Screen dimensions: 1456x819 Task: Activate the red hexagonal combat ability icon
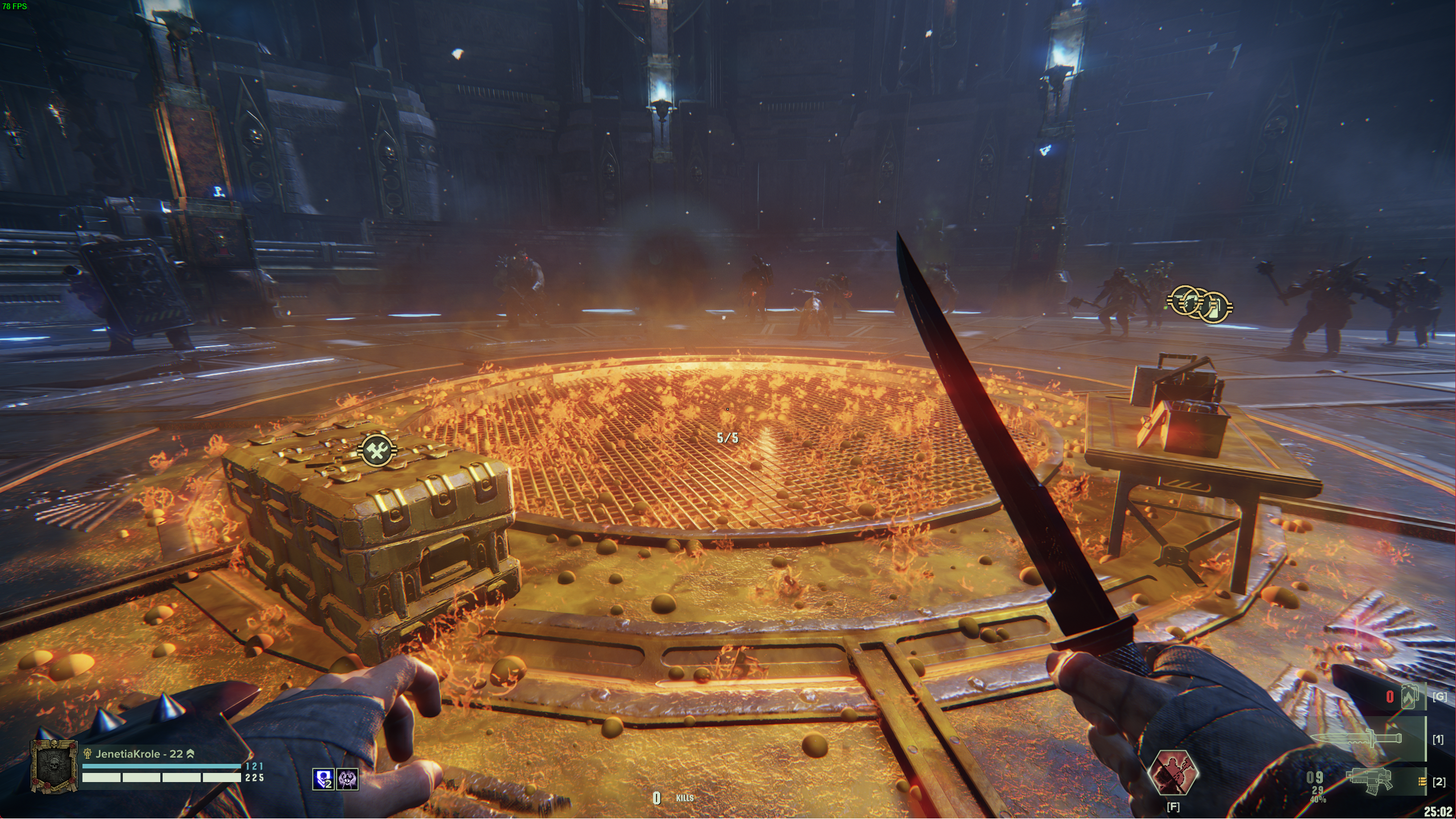(x=1172, y=773)
